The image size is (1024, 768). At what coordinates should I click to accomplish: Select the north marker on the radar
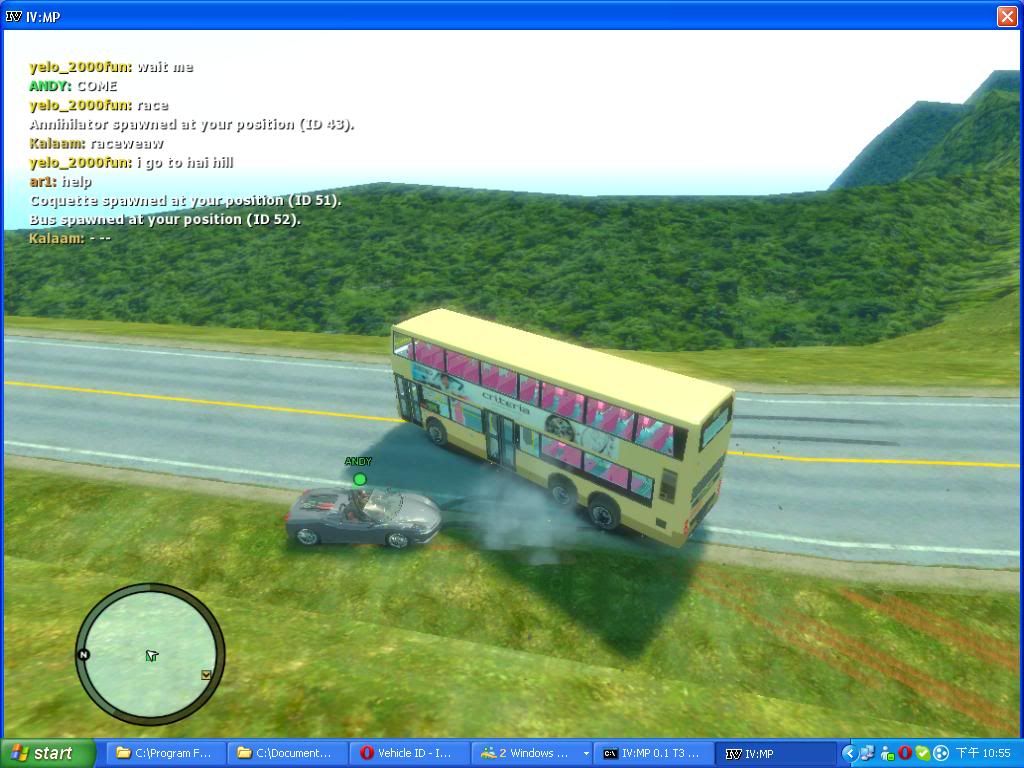pos(83,655)
